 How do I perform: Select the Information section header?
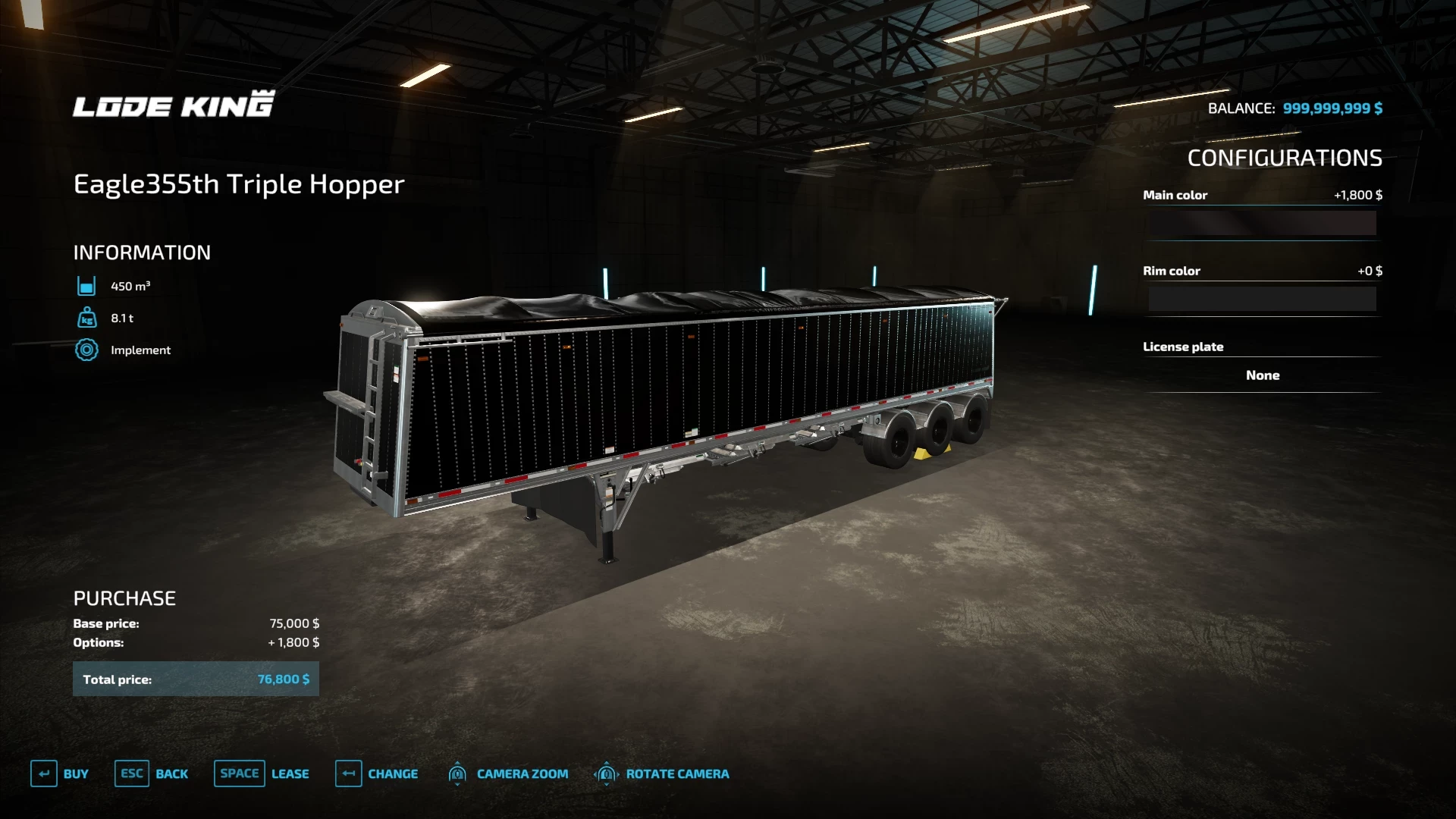point(141,253)
